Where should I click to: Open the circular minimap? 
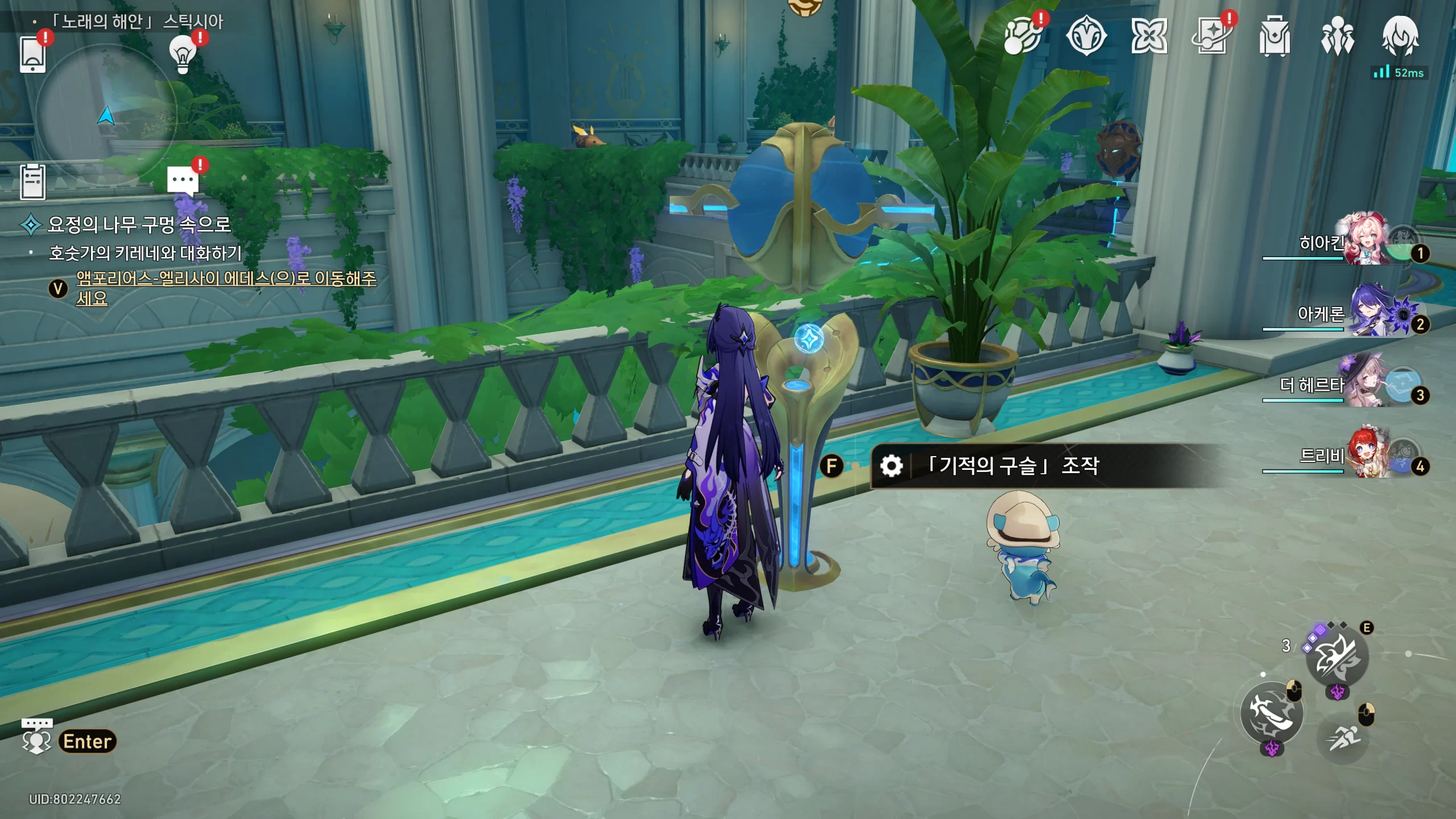pyautogui.click(x=106, y=115)
